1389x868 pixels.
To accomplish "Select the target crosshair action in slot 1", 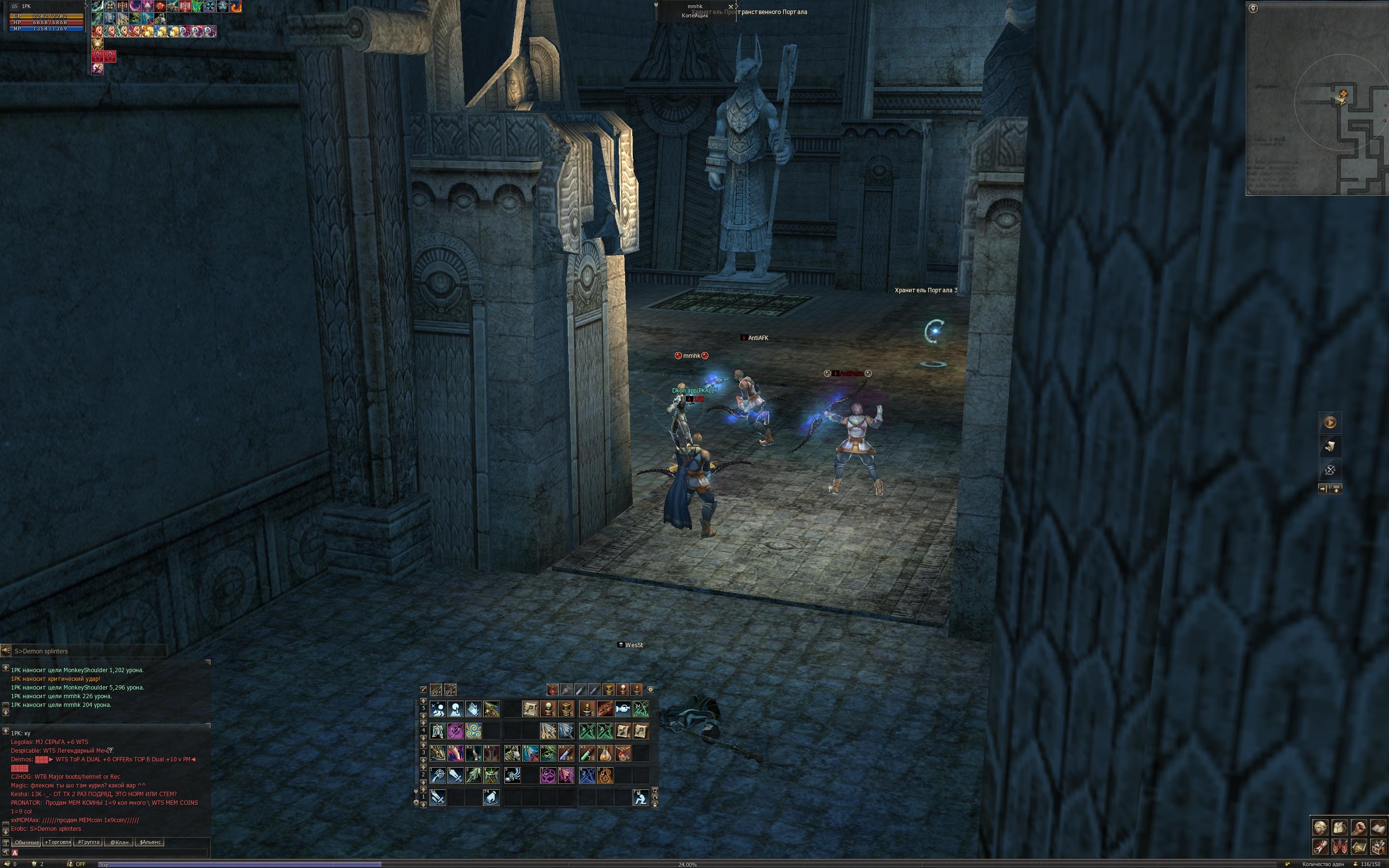I will click(x=438, y=775).
